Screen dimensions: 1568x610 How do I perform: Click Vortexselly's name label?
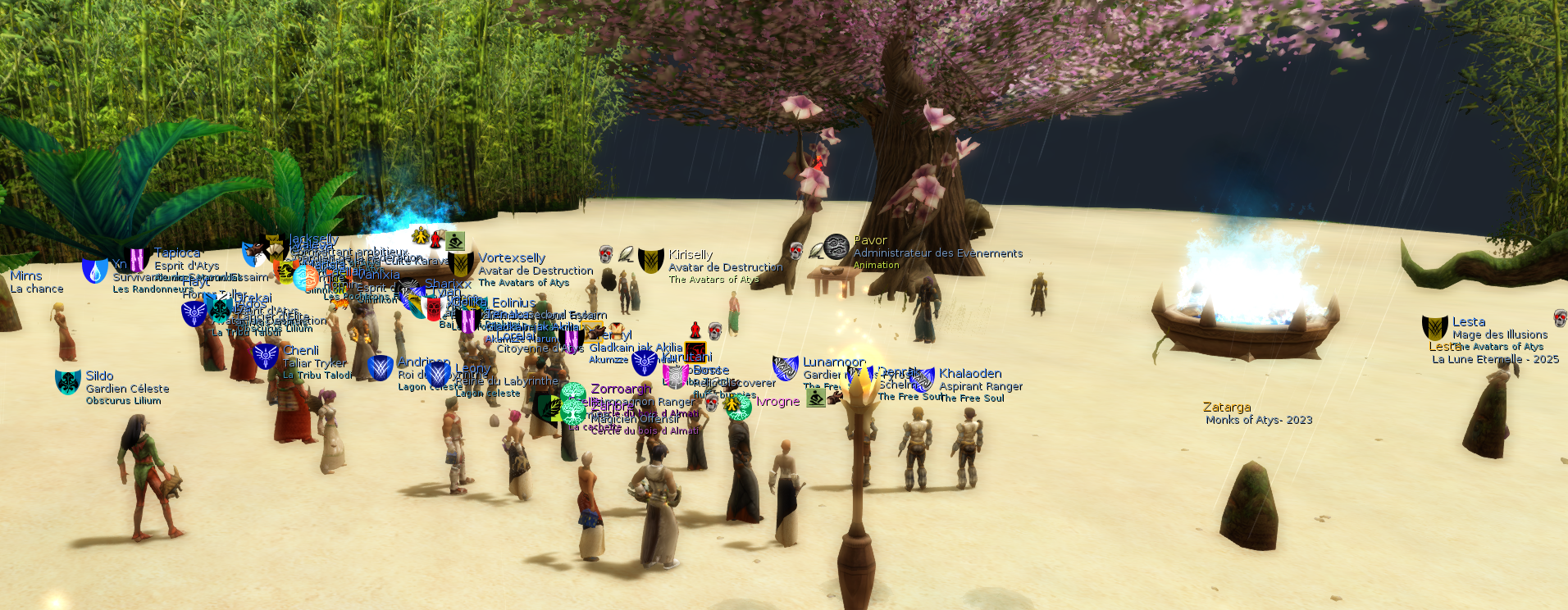[512, 257]
